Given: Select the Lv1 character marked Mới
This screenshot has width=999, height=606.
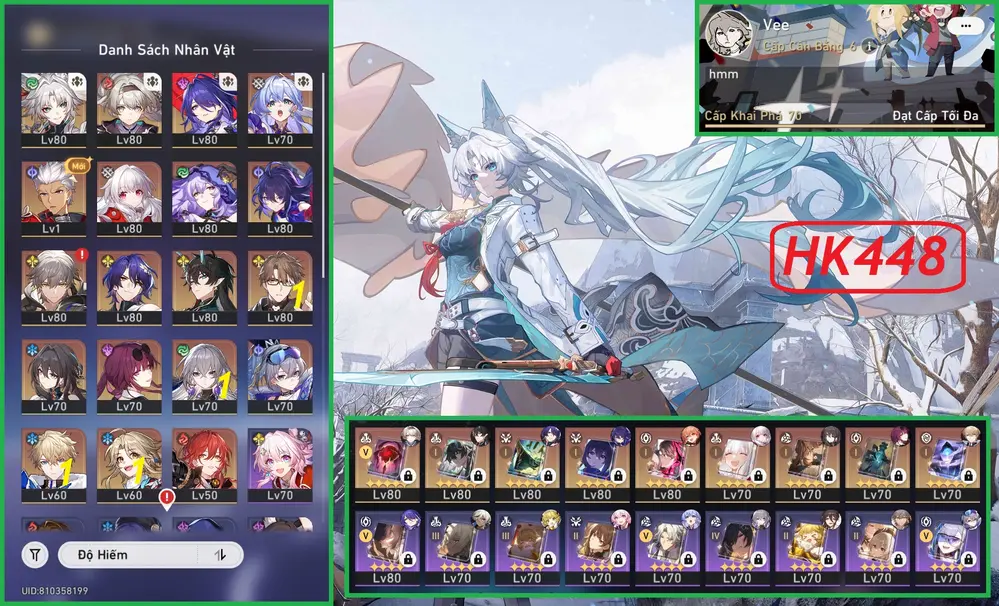Looking at the screenshot, I should click(x=53, y=192).
